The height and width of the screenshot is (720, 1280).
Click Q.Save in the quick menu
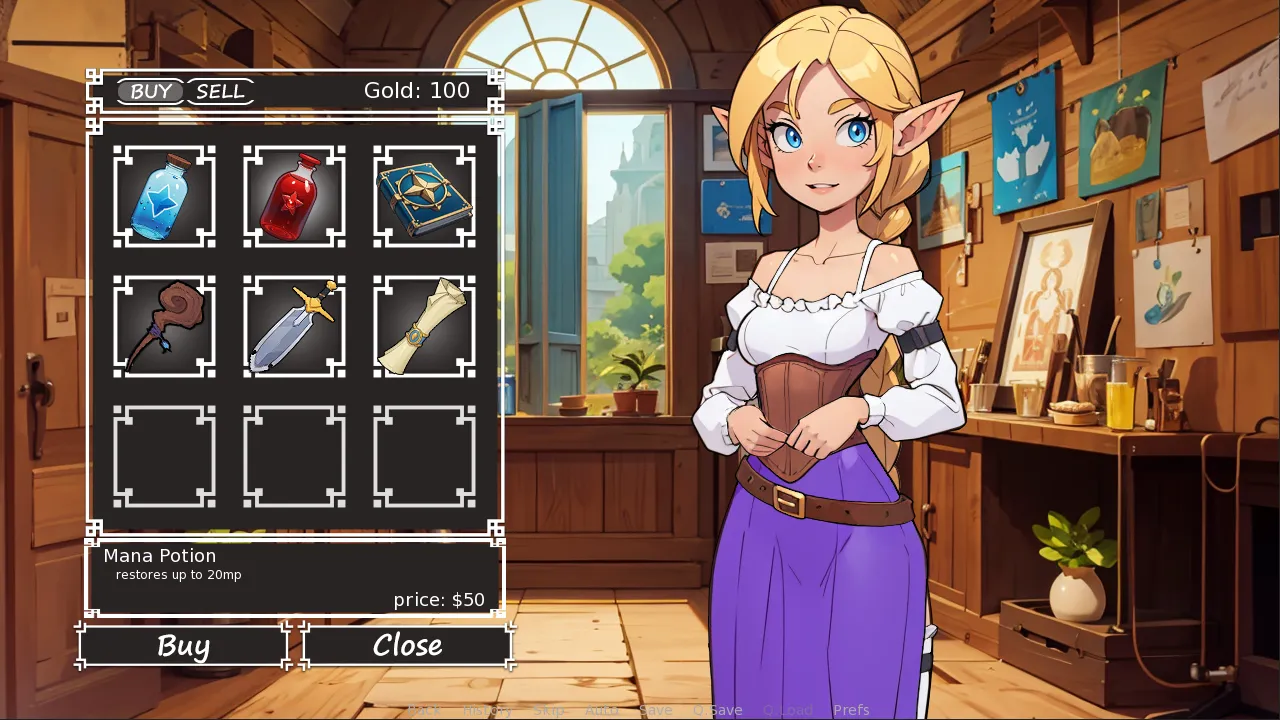pos(717,710)
